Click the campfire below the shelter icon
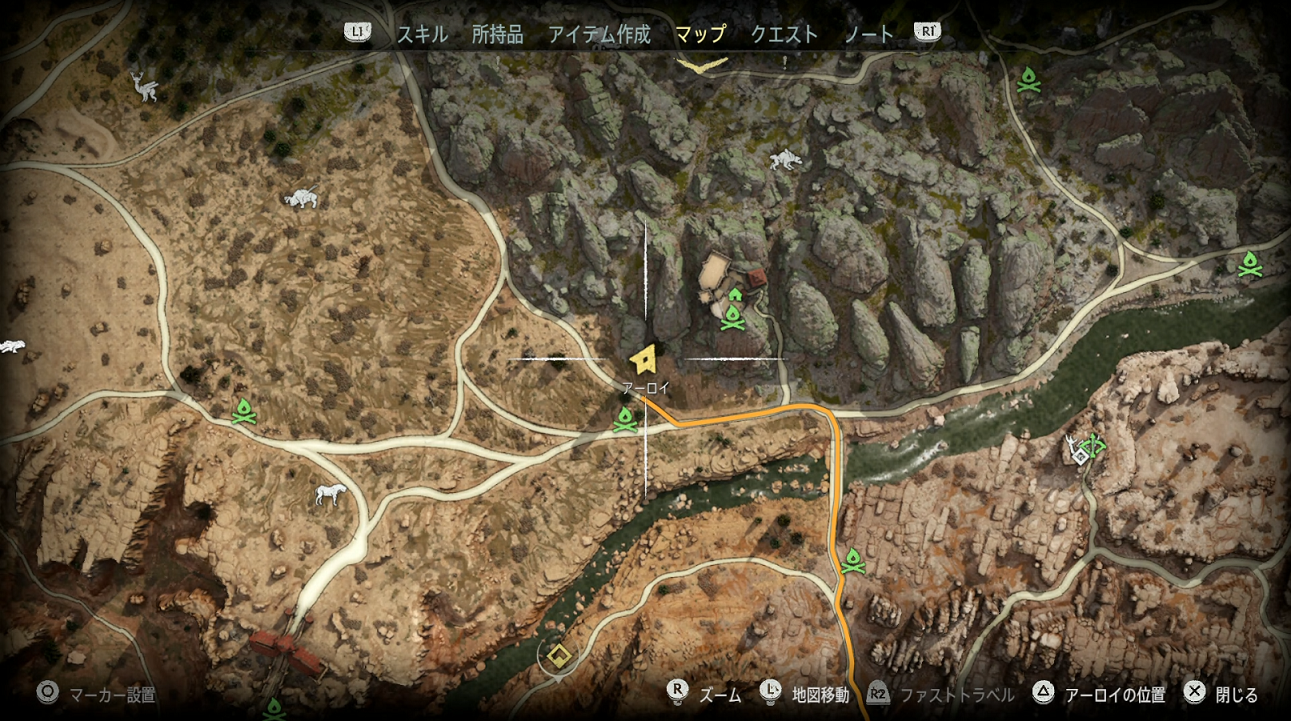The width and height of the screenshot is (1291, 721). (x=734, y=316)
